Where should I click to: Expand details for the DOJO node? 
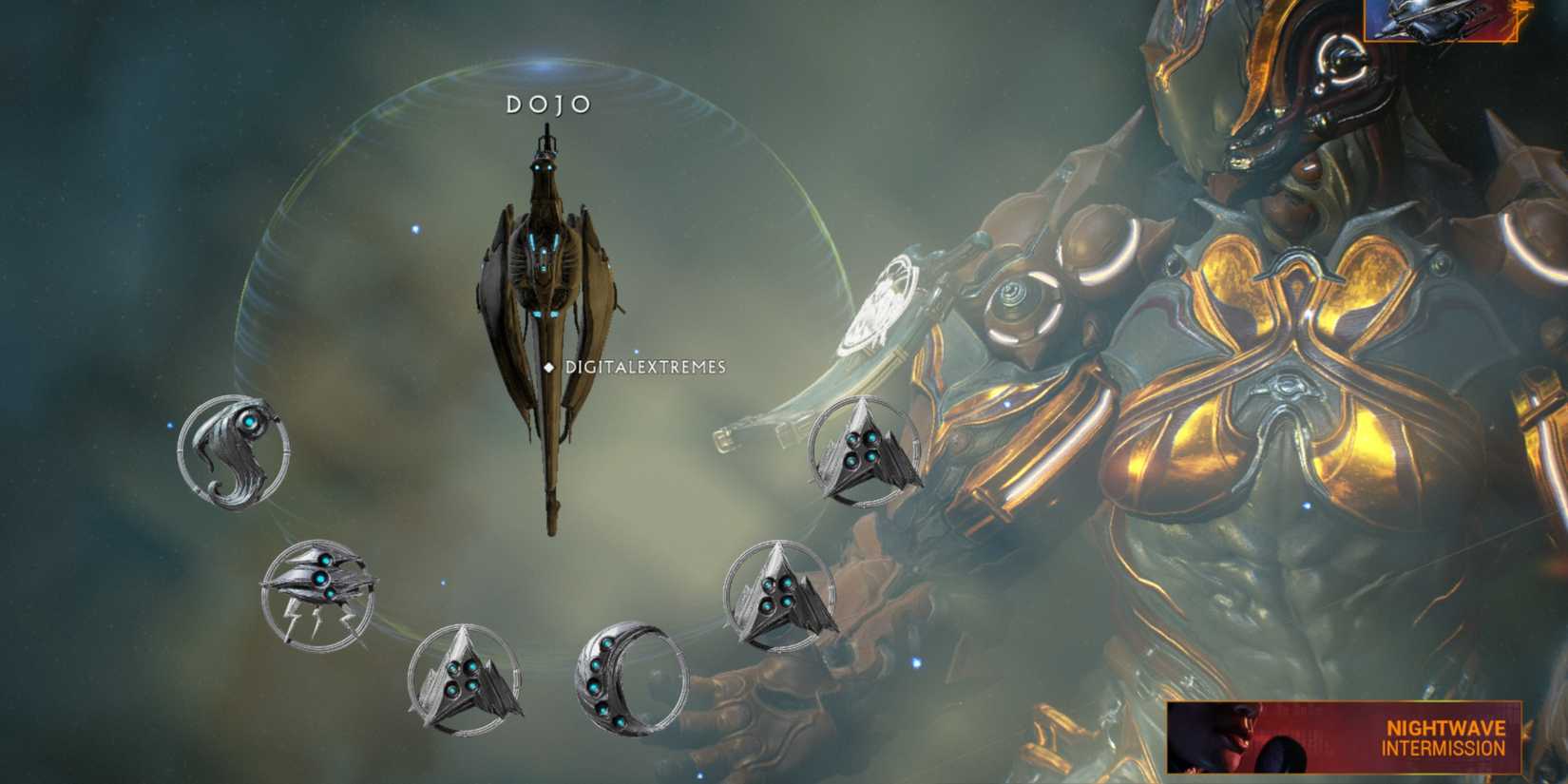pos(545,105)
